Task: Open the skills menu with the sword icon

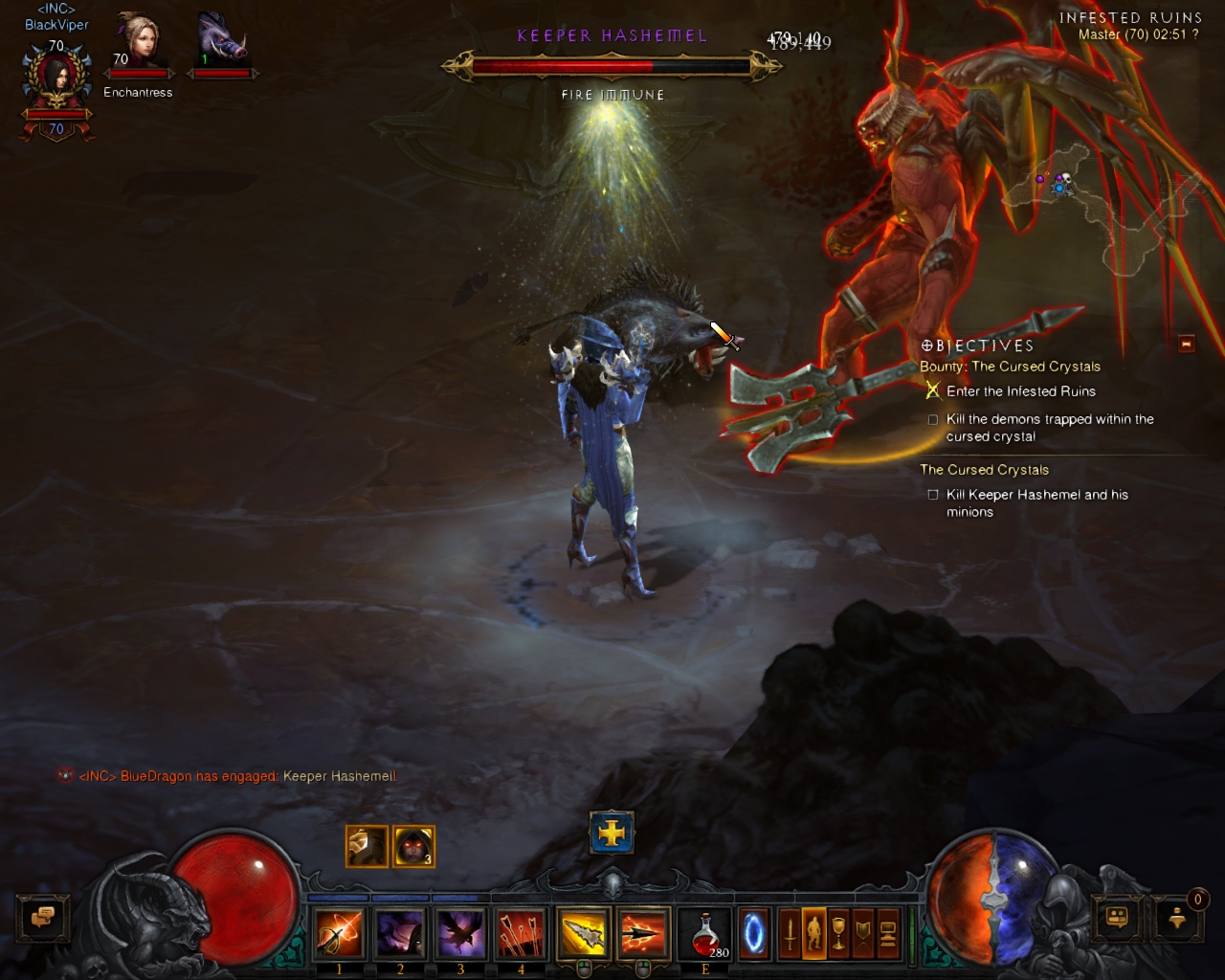Action: [790, 934]
